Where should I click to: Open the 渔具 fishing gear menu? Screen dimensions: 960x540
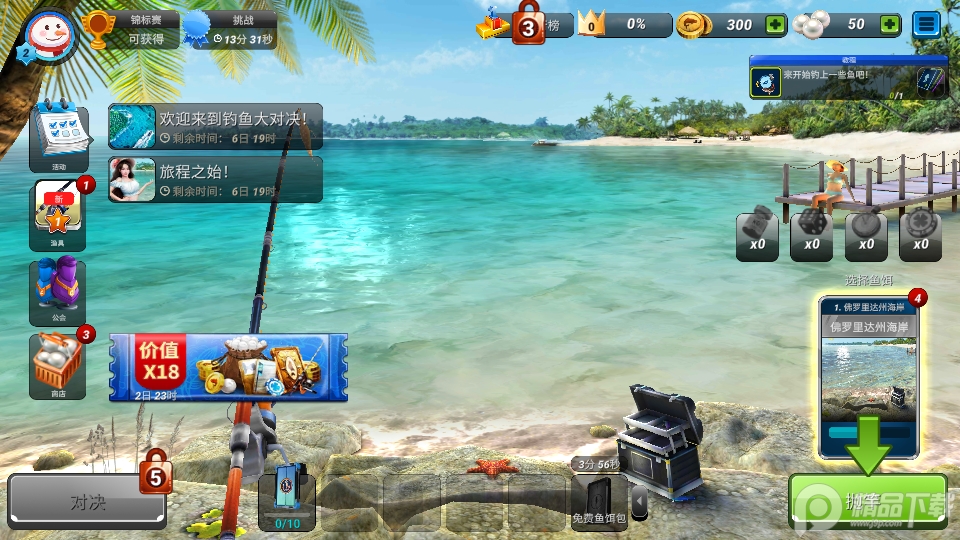point(57,213)
